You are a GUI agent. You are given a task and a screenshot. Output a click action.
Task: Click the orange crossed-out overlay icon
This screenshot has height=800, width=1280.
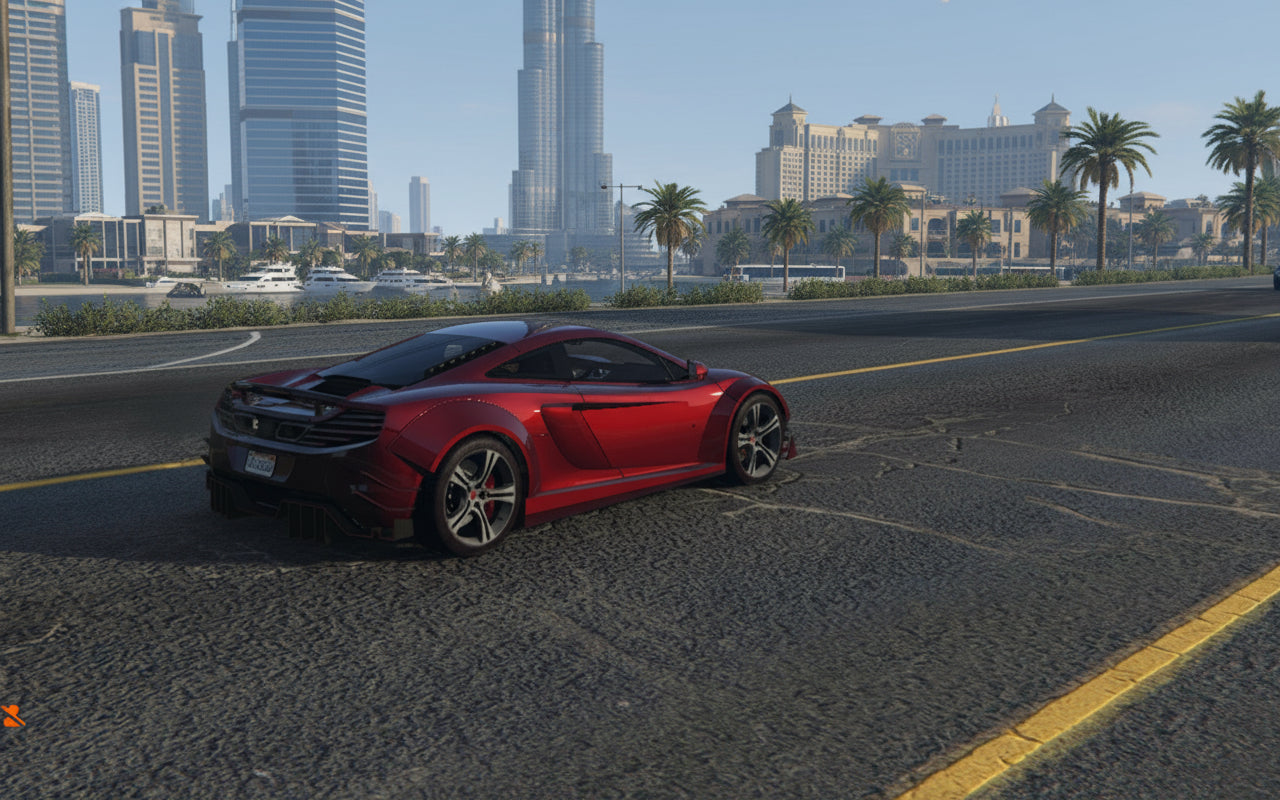(12, 715)
